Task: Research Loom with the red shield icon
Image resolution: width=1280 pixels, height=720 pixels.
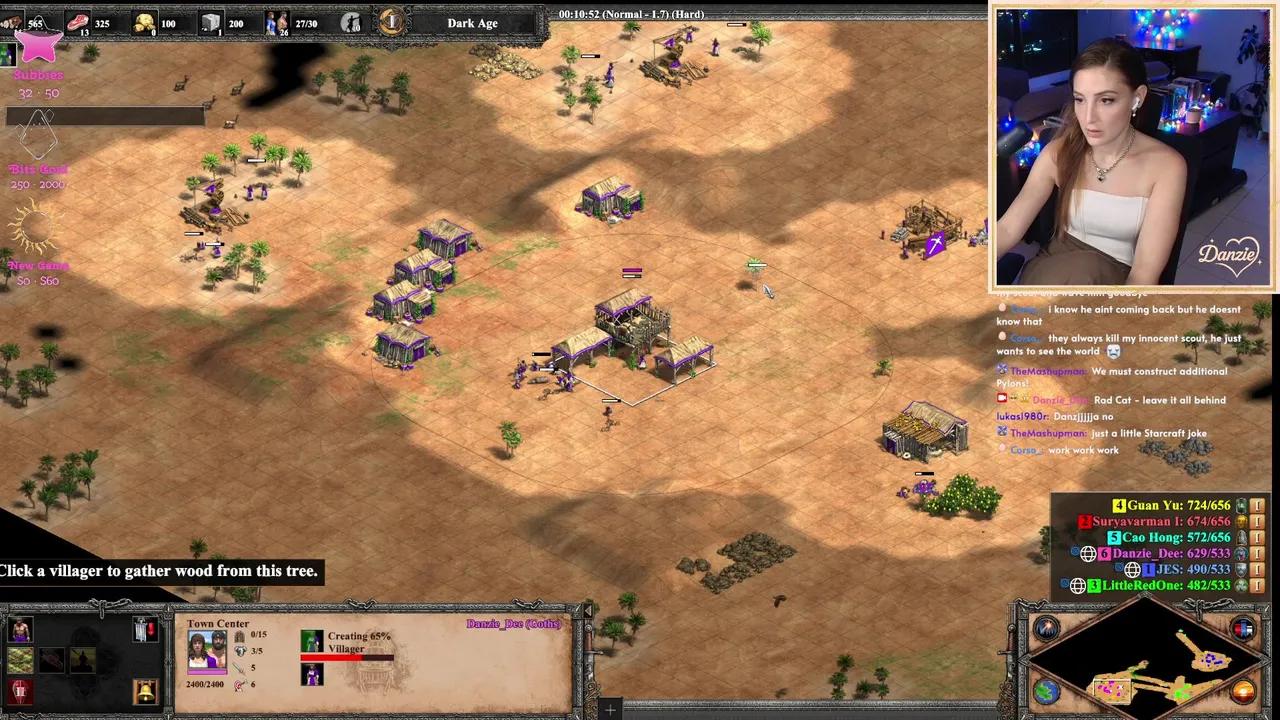Action: 20,690
